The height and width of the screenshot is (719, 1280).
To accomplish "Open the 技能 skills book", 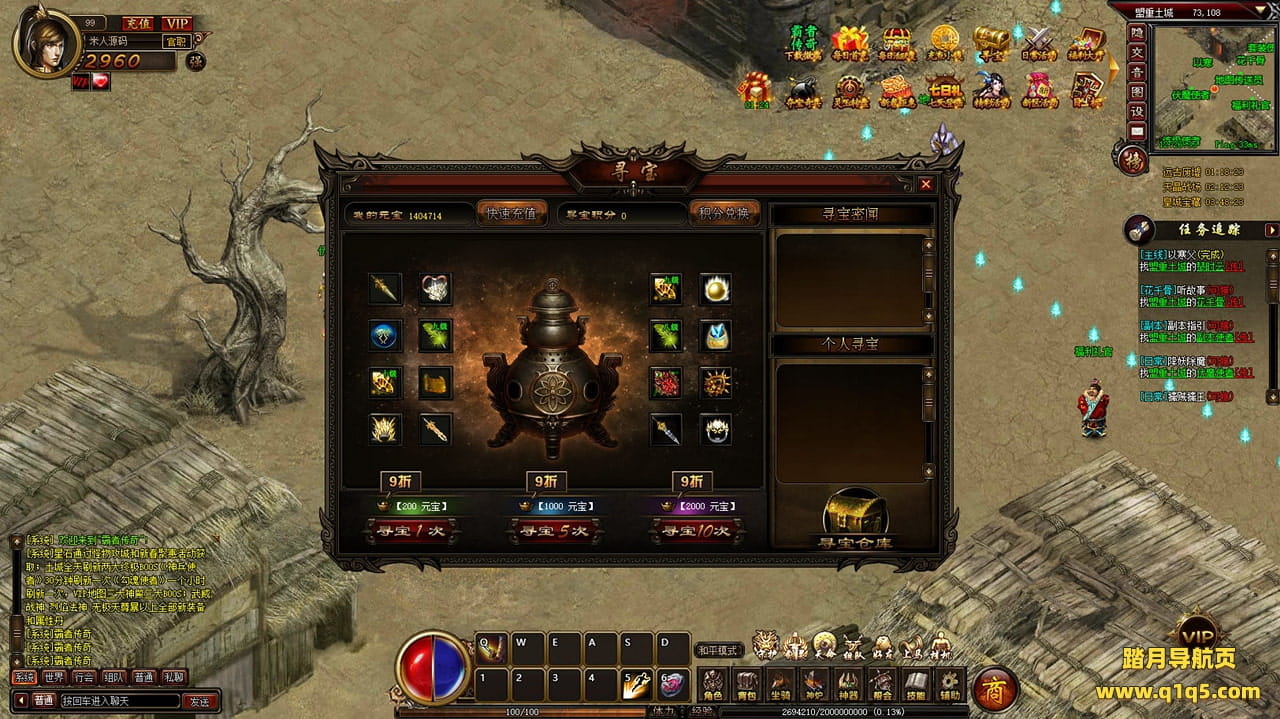I will click(x=916, y=686).
